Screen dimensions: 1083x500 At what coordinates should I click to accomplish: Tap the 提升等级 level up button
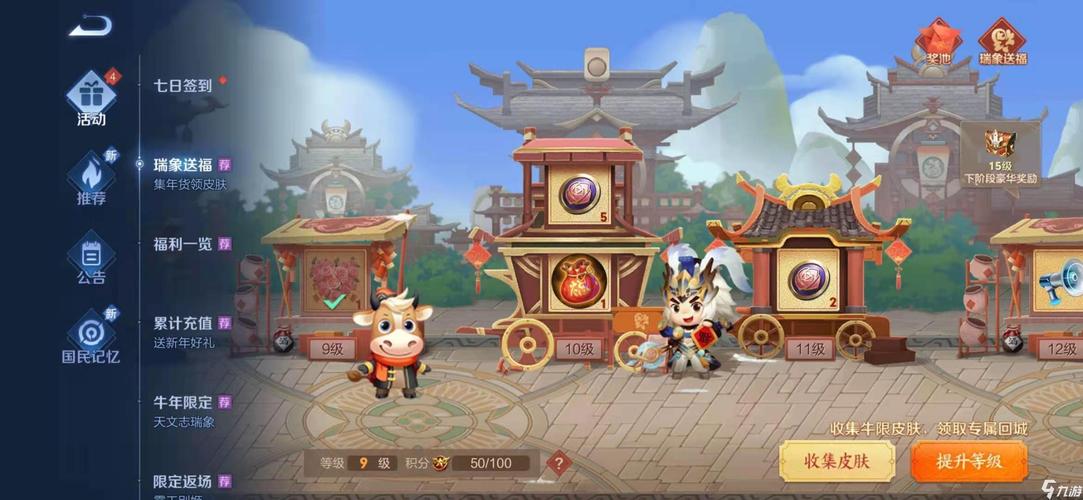[968, 461]
